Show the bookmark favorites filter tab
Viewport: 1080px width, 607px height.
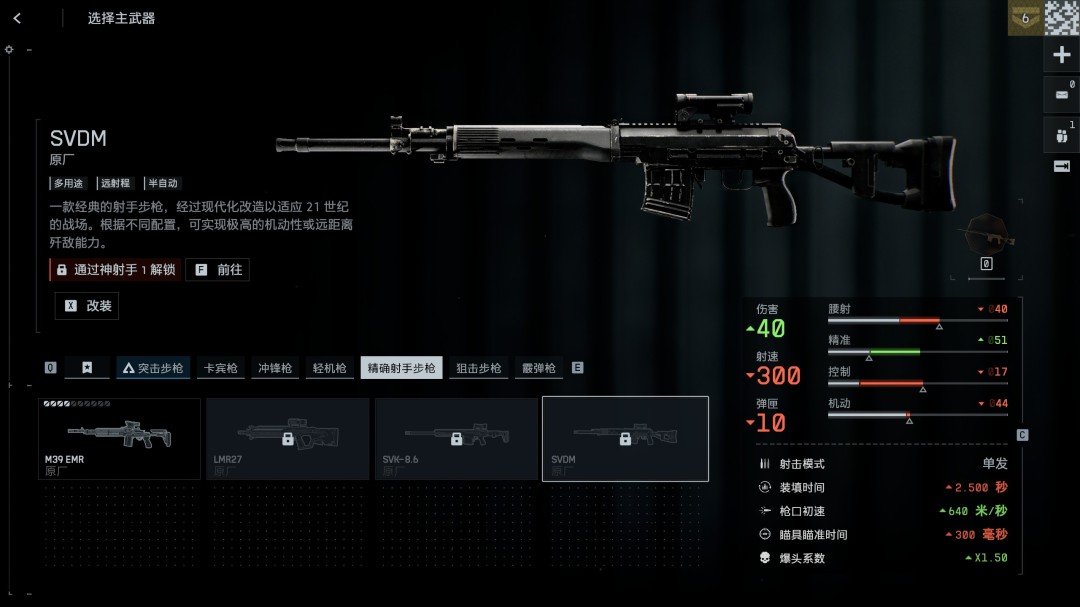(87, 368)
